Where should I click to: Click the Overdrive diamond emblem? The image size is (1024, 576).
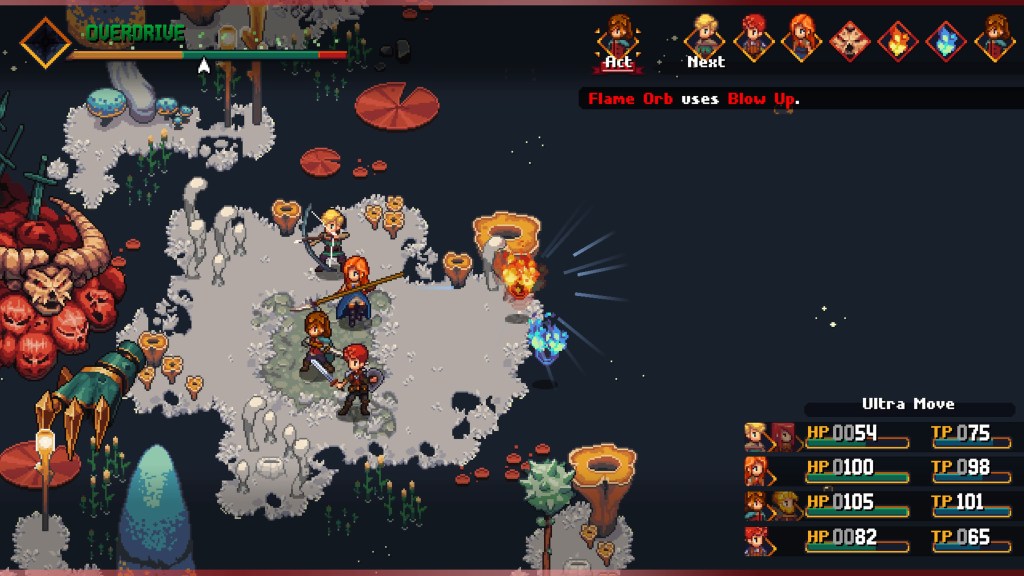46,42
